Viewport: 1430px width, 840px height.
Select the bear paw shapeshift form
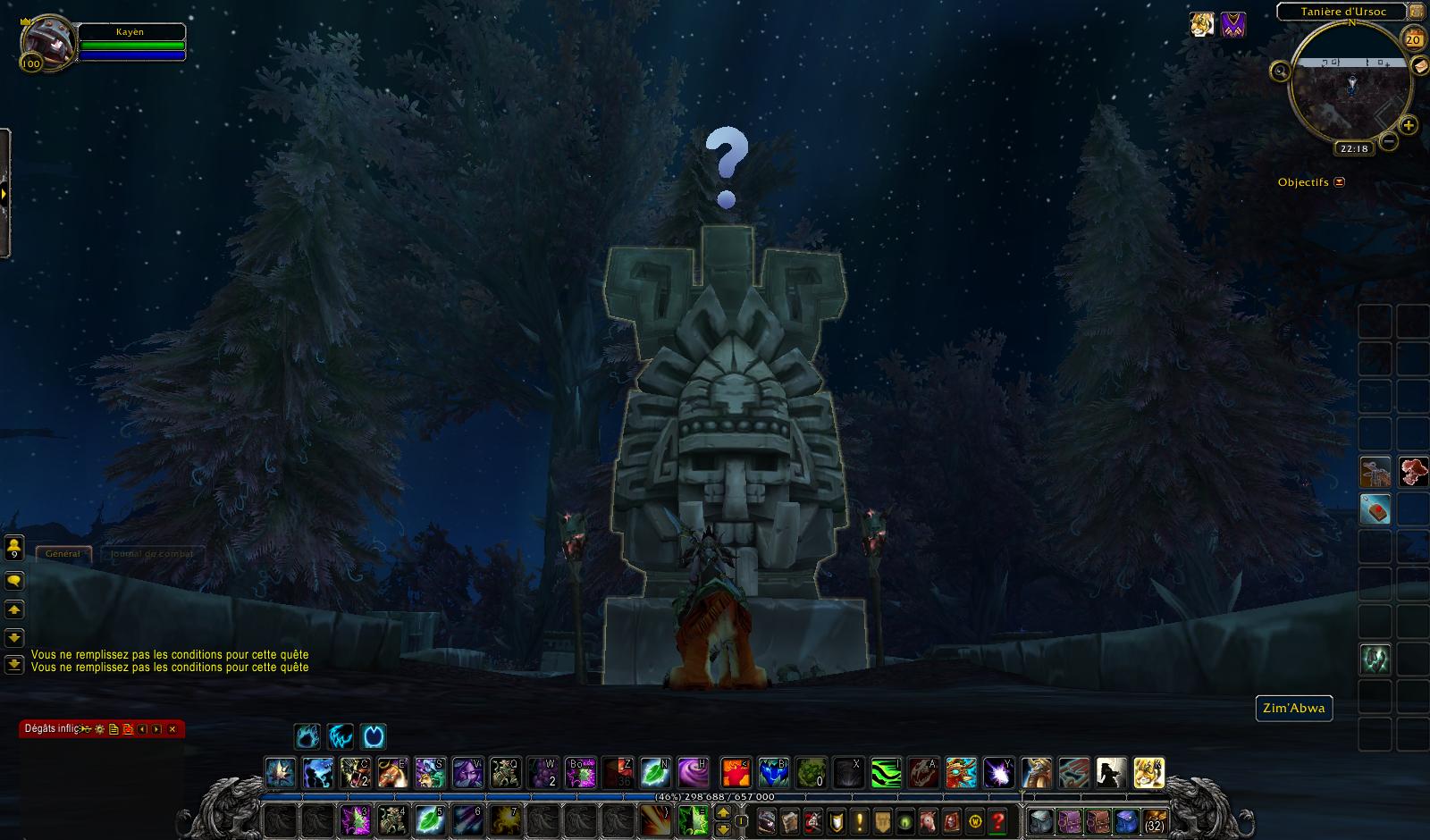(307, 736)
